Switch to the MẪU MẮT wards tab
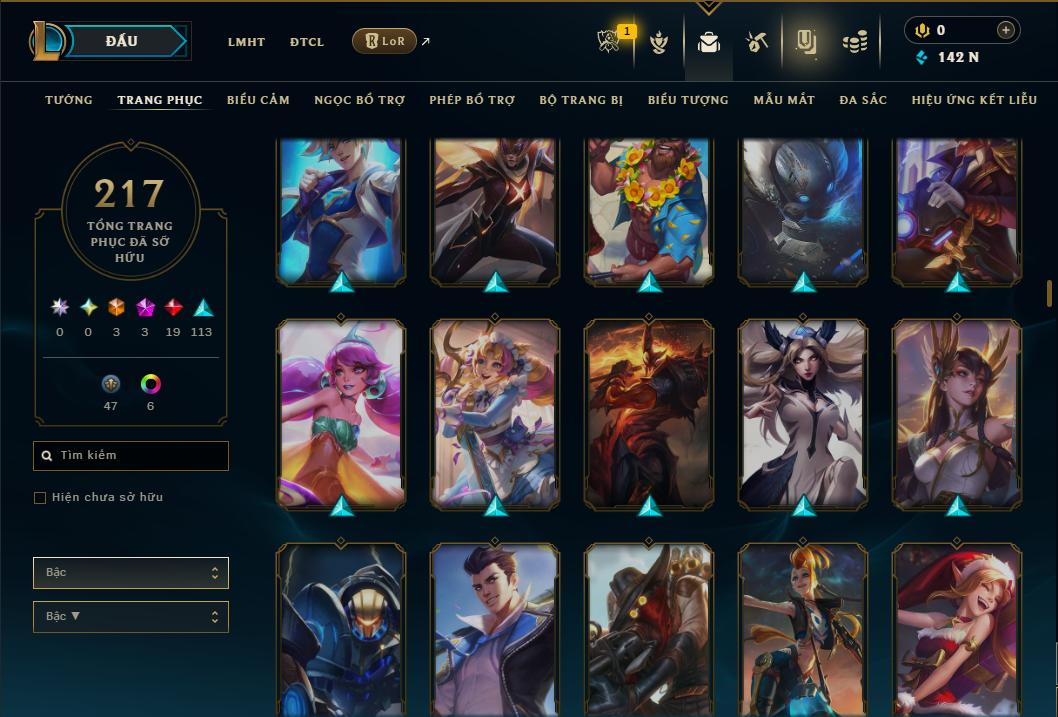 (x=784, y=100)
